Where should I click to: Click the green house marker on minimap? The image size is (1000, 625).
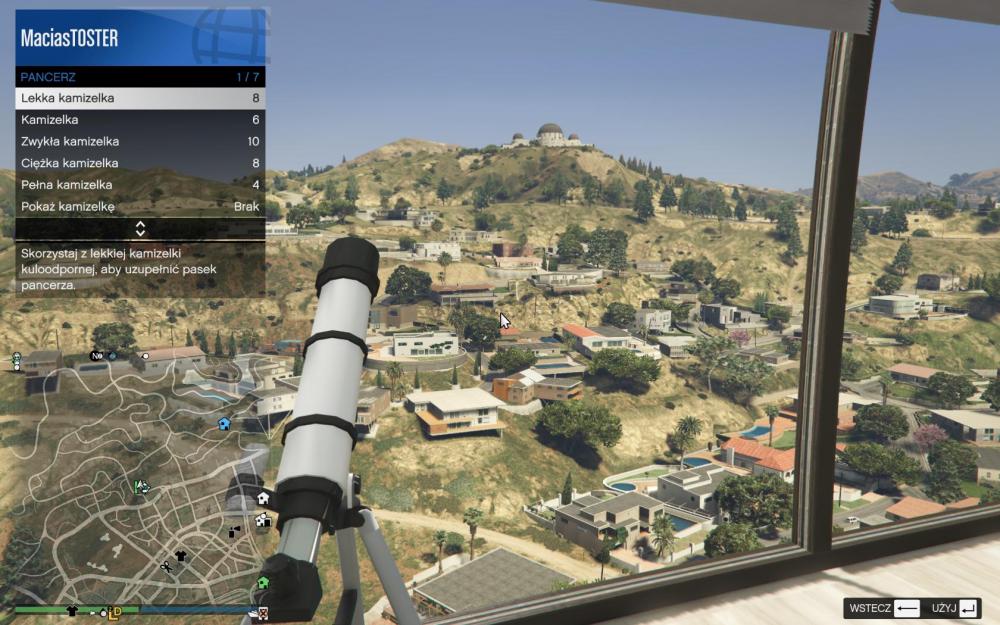tap(263, 582)
